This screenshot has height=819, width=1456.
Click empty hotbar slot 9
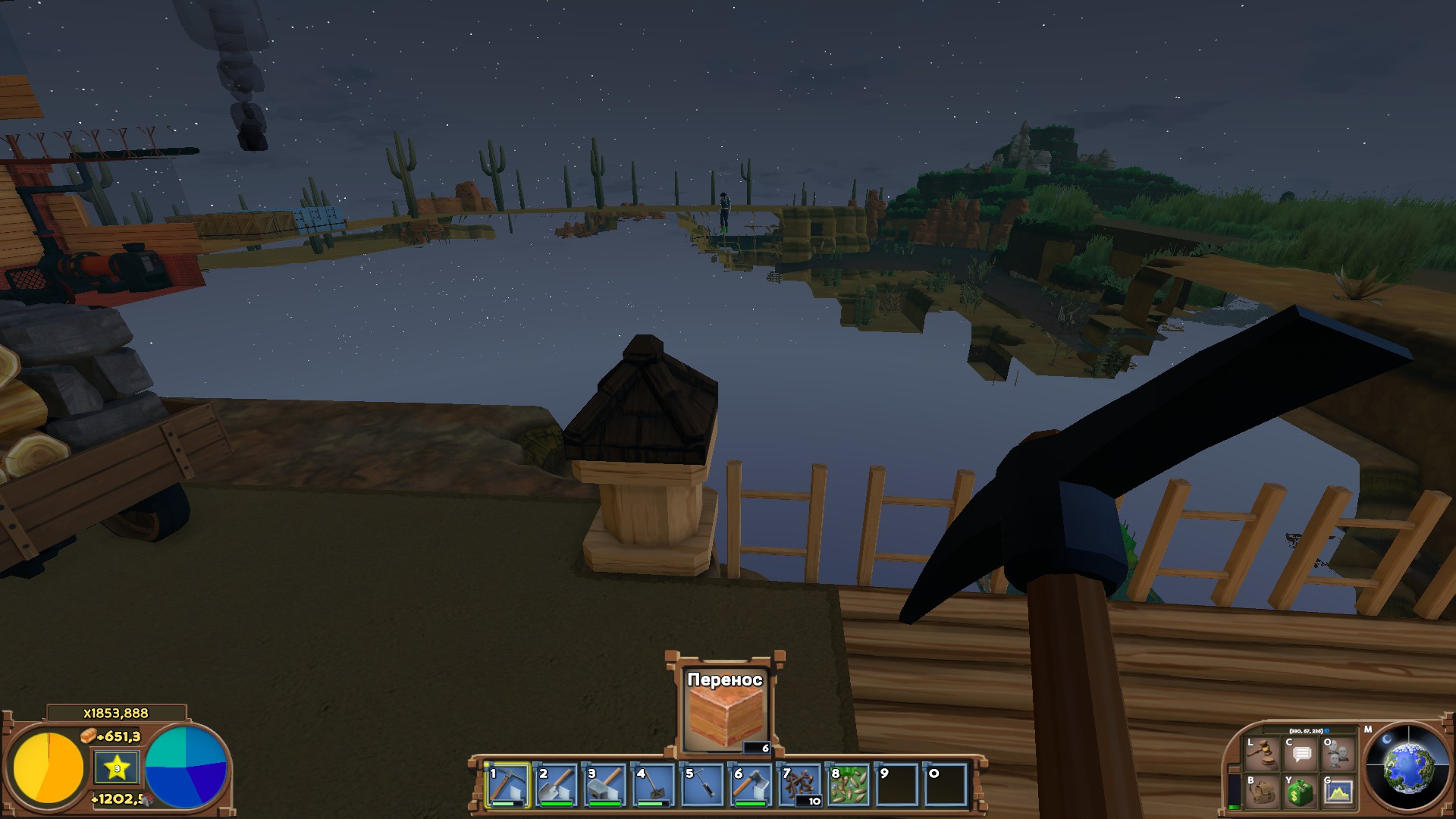coord(897,783)
